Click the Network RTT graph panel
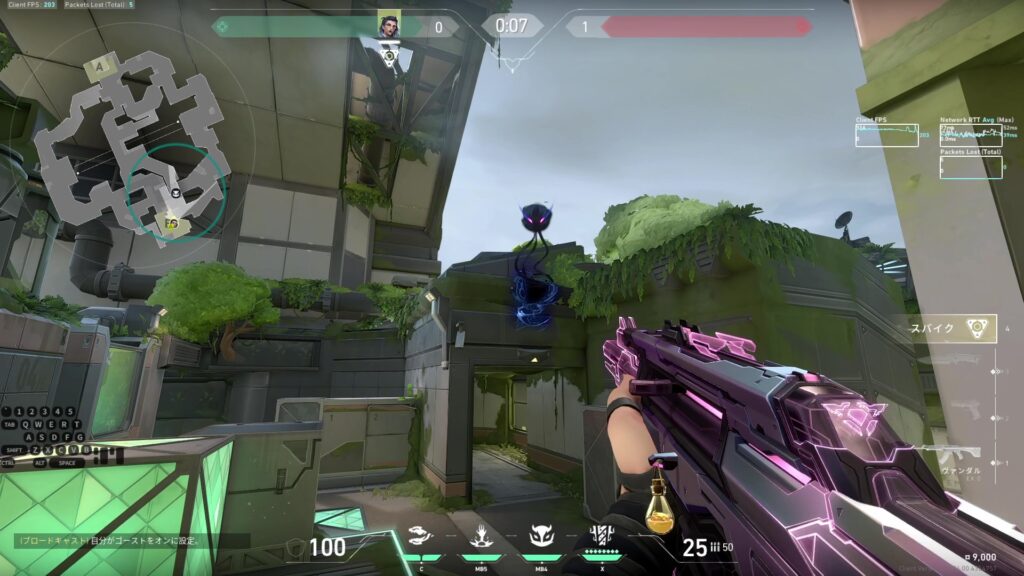 [970, 134]
